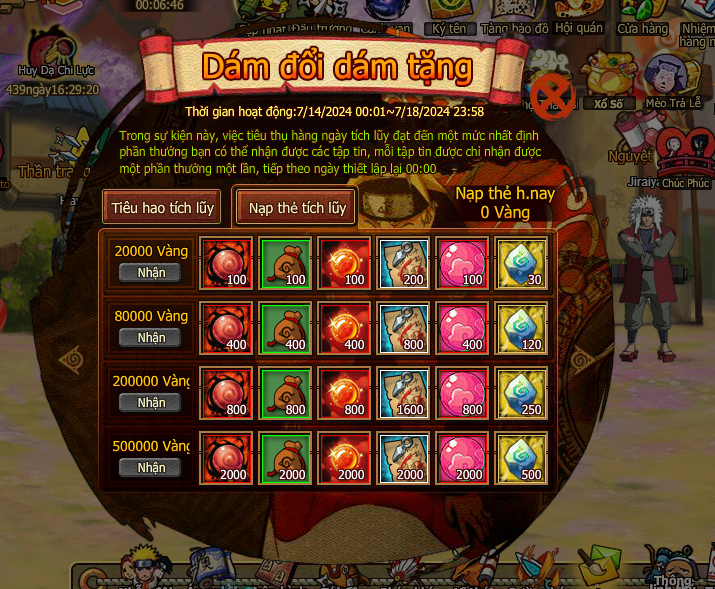Check the green pouch reward showing 100
The image size is (715, 589).
click(284, 263)
